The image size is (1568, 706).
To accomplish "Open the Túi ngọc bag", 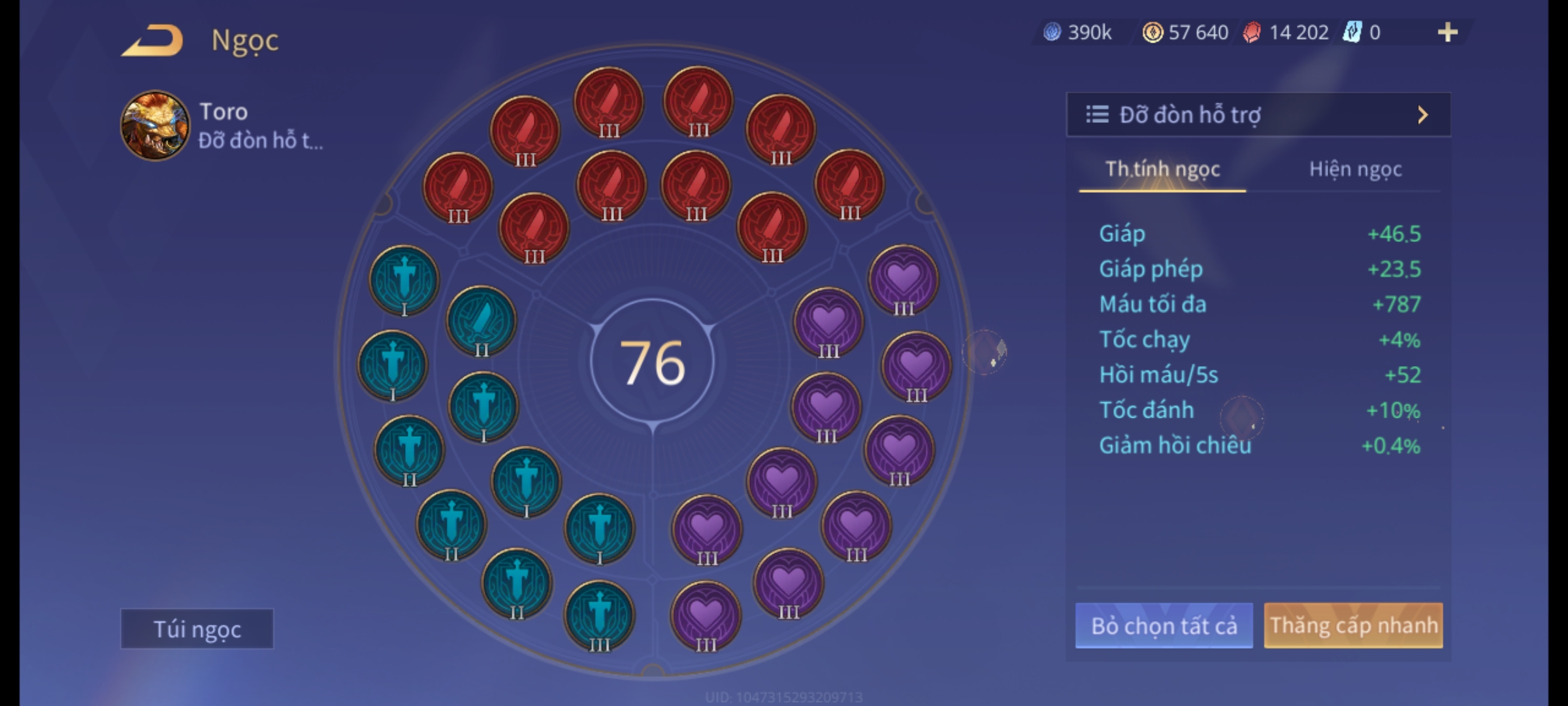I will 197,629.
